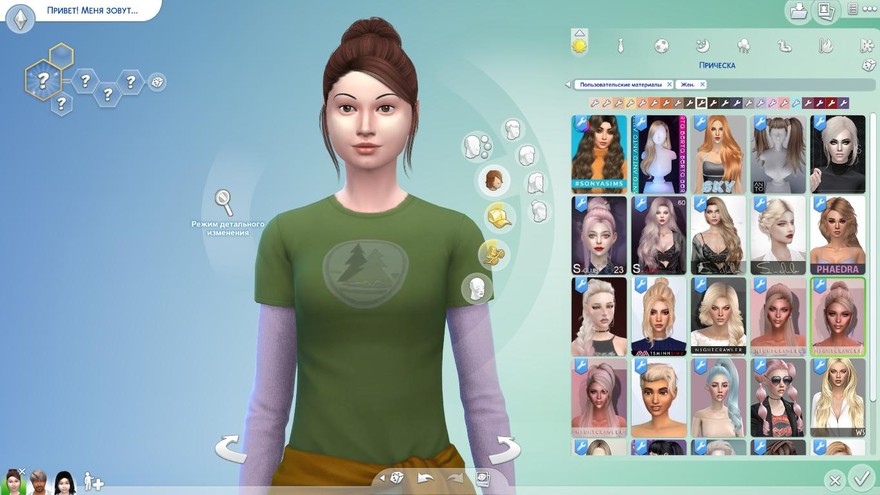Switch to the sleepwear moon outfit category
The height and width of the screenshot is (495, 880).
702,46
